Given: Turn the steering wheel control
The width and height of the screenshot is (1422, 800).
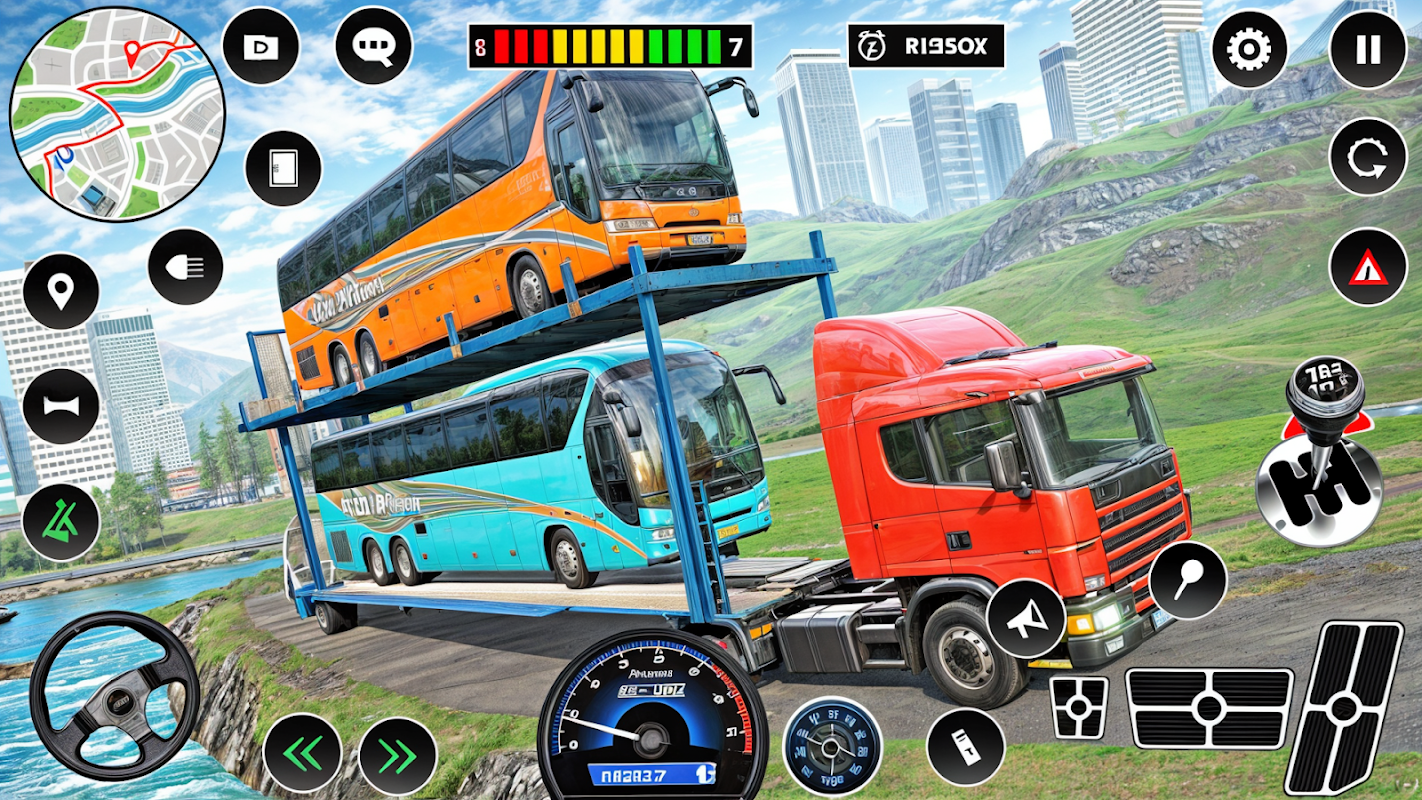Looking at the screenshot, I should pos(114,695).
